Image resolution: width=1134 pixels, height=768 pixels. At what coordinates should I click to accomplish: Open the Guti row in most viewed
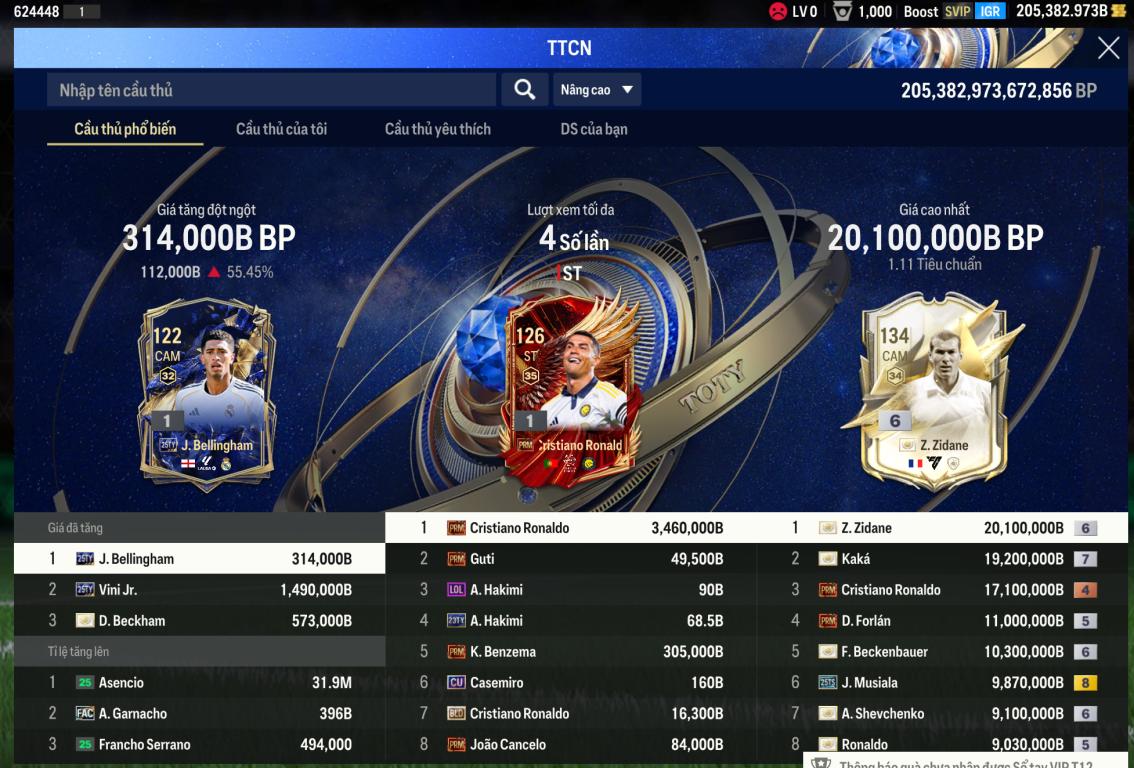[570, 559]
